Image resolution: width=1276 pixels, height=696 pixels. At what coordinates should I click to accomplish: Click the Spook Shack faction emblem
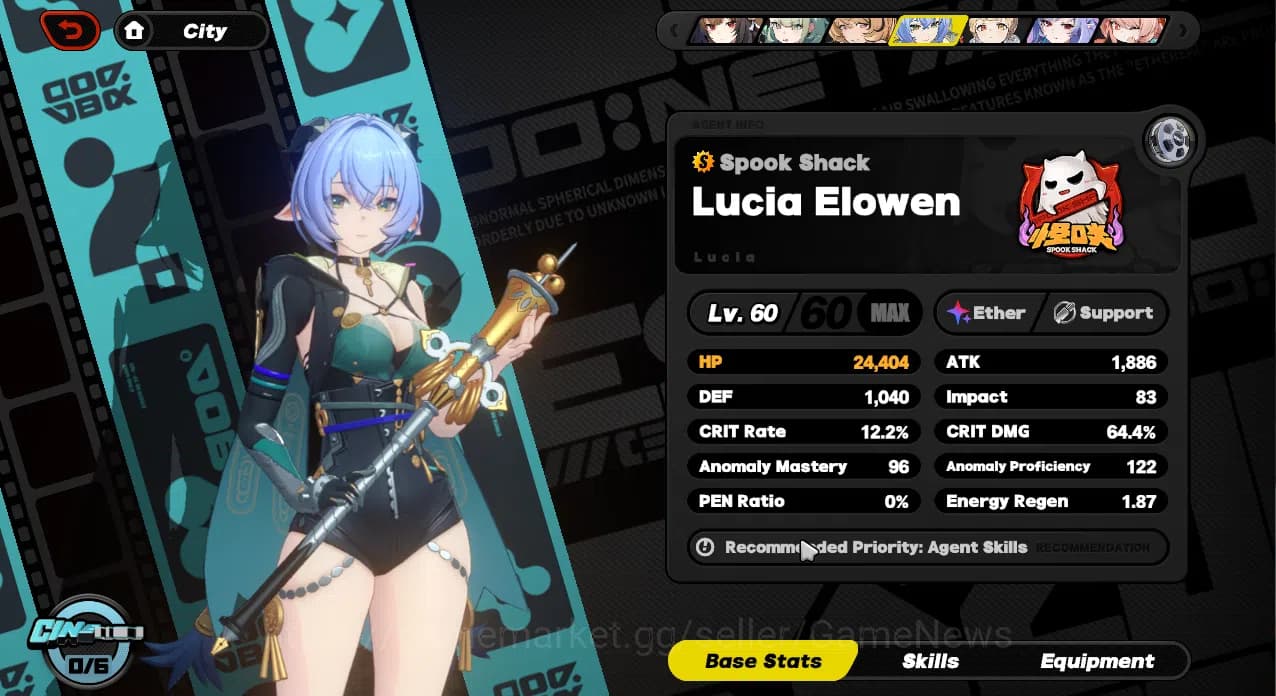(1071, 207)
